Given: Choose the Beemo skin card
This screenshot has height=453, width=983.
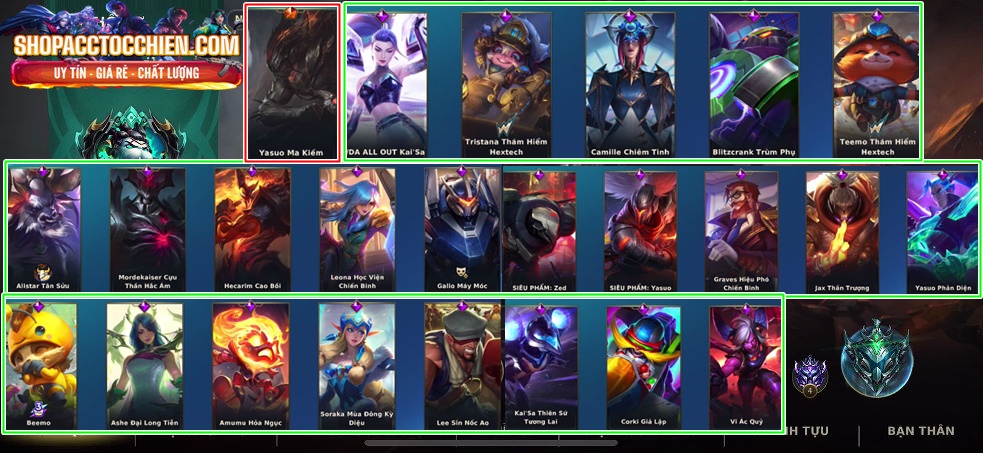Looking at the screenshot, I should pyautogui.click(x=40, y=365).
